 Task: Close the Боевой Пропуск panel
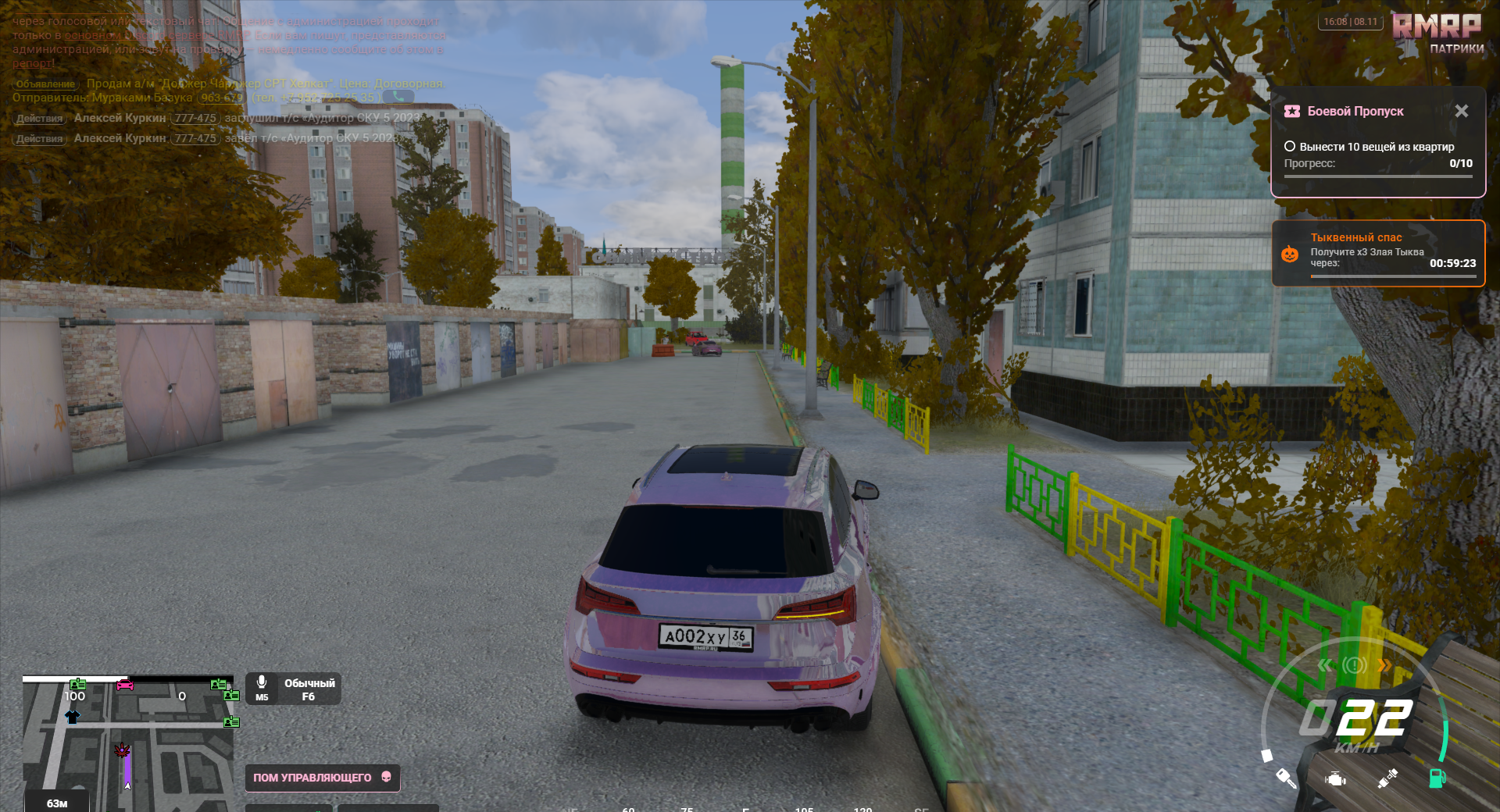click(1461, 112)
